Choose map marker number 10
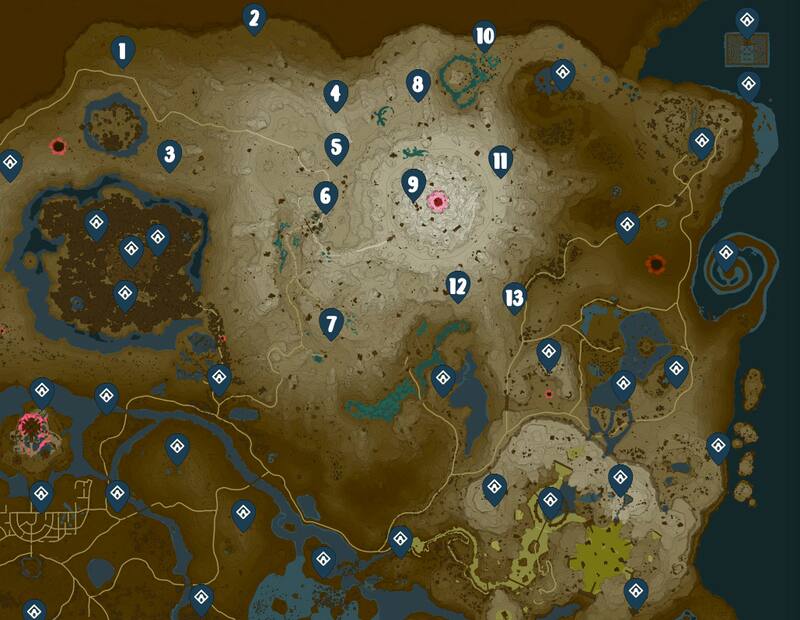This screenshot has height=620, width=800. [484, 37]
